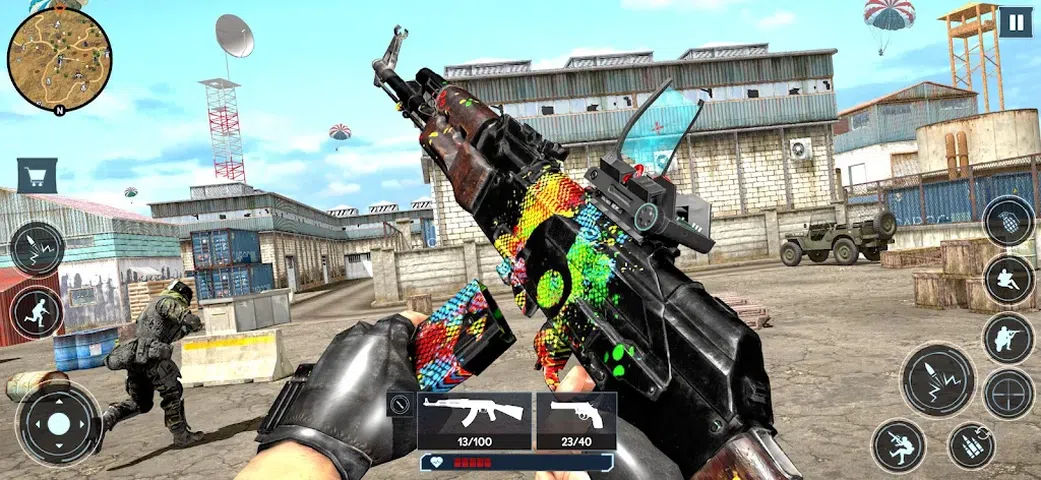Tap the movement joystick pad
The height and width of the screenshot is (480, 1041).
(59, 423)
